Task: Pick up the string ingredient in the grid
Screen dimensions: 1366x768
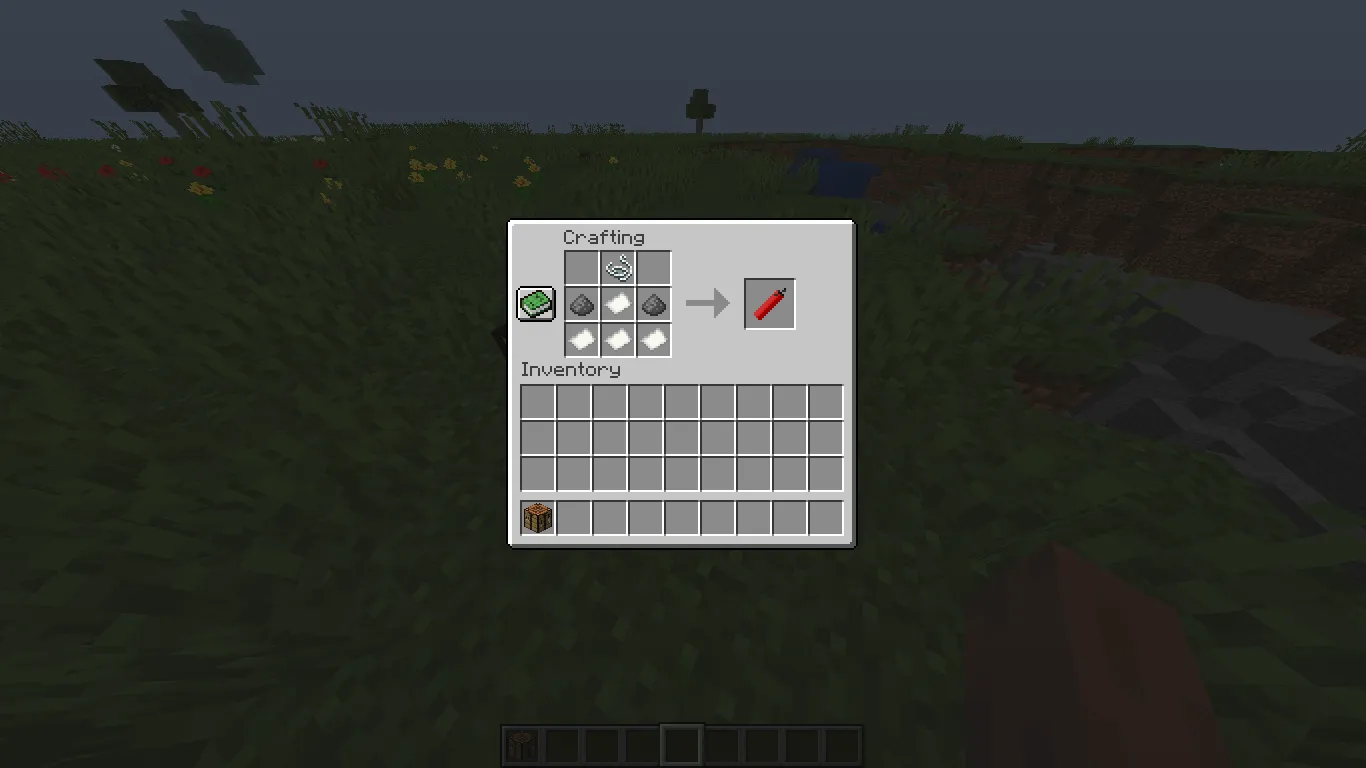Action: click(617, 268)
